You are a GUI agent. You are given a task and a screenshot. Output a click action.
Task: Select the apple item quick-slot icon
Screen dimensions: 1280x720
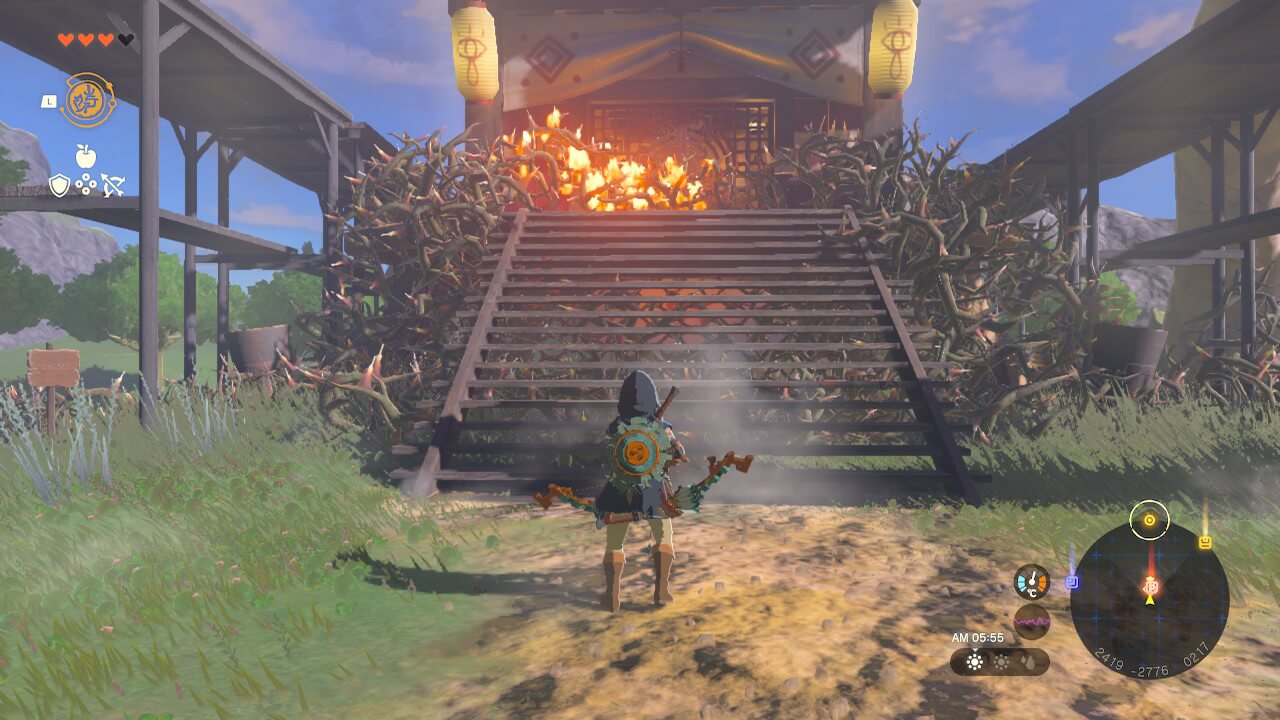85,156
